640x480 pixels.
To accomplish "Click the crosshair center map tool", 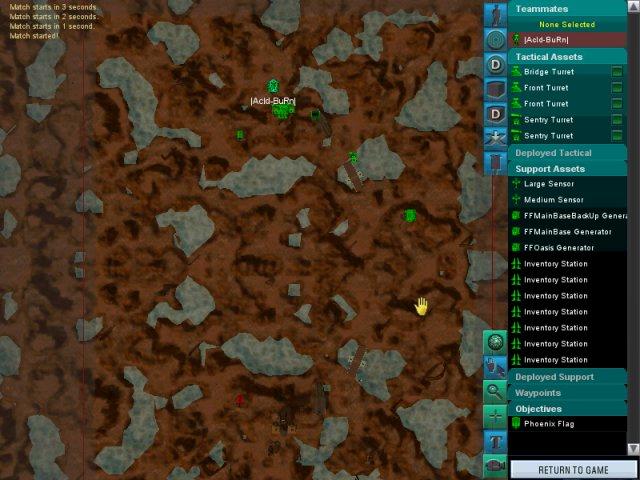I will [496, 416].
